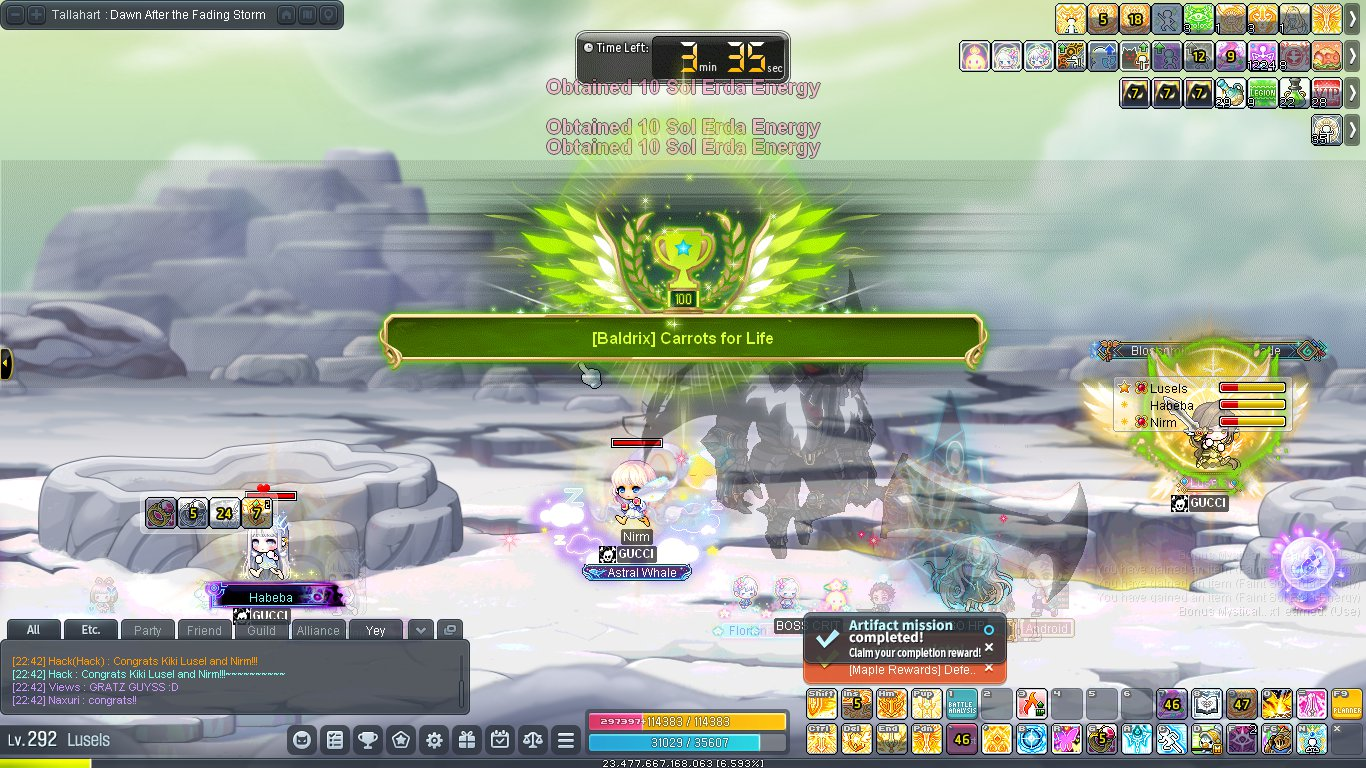Open the calendar event icon
Viewport: 1366px width, 768px height.
tap(500, 741)
